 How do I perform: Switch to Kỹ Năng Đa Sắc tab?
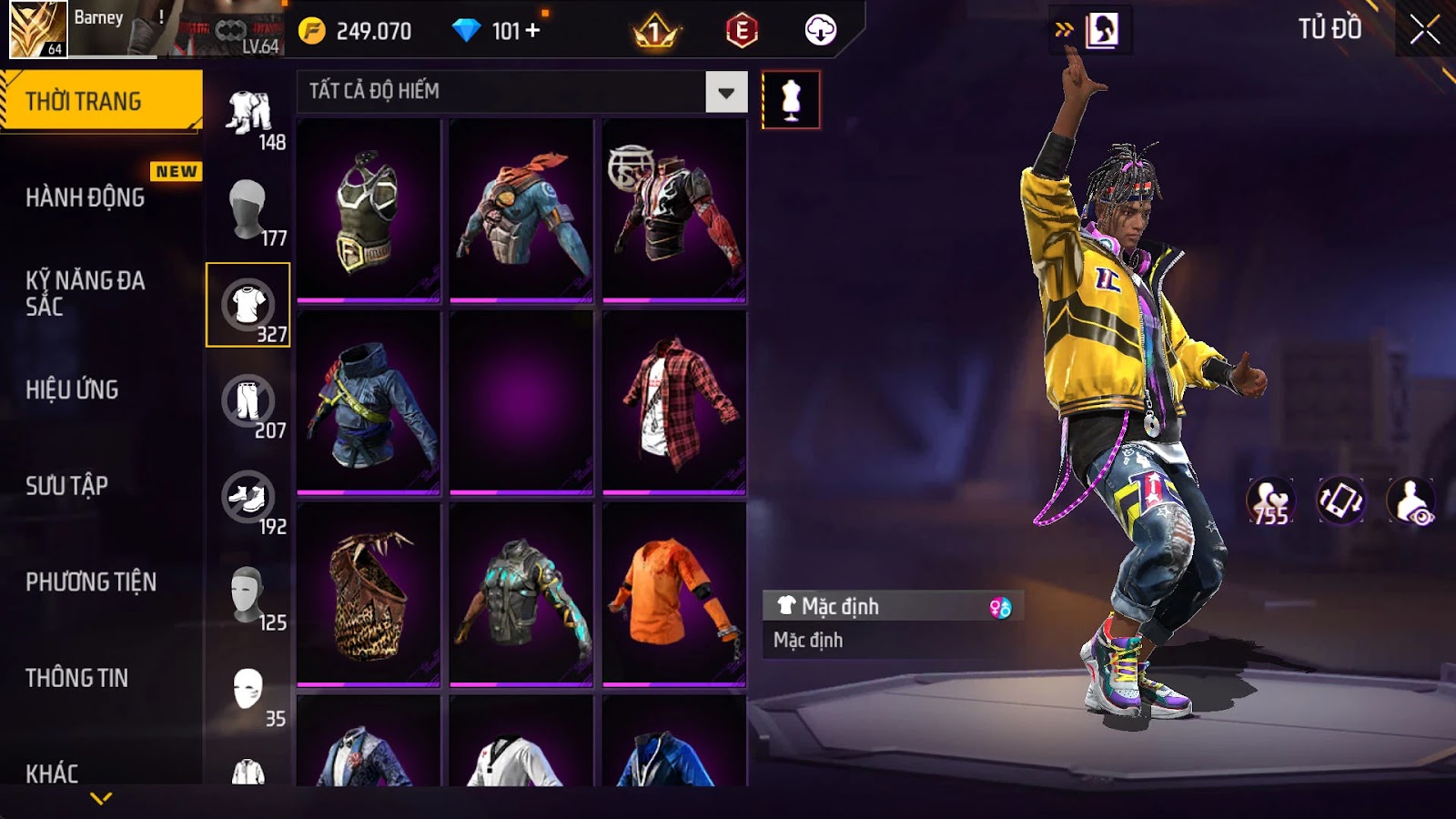[x=85, y=293]
